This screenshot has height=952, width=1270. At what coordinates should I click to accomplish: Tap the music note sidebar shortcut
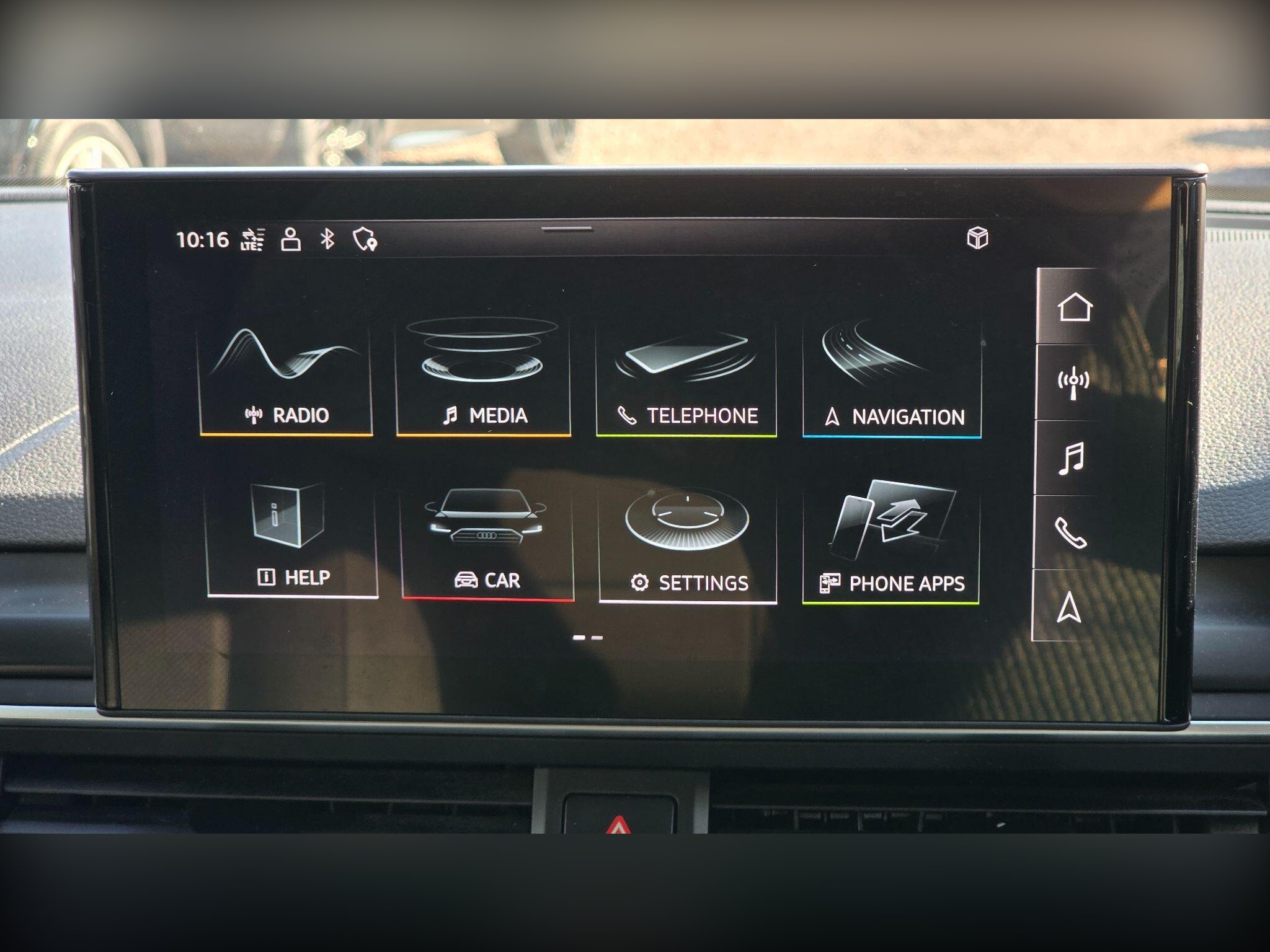click(x=1071, y=458)
